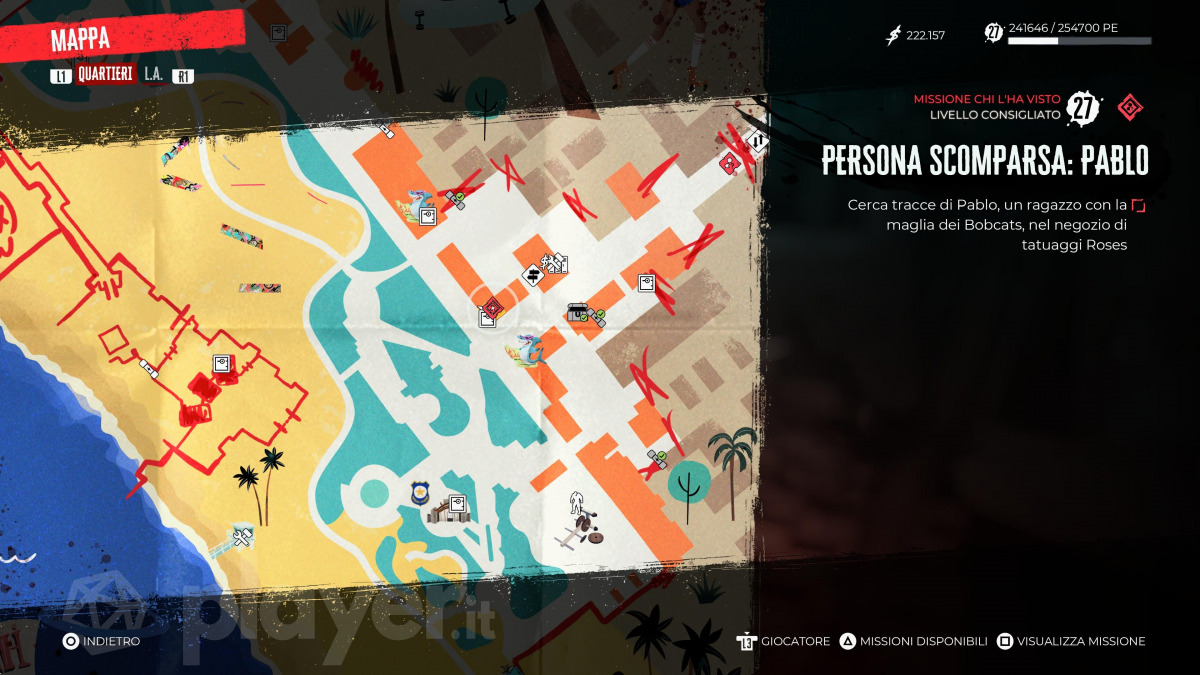Select the fast travel signpost marker
This screenshot has width=1200, height=675.
(x=531, y=275)
